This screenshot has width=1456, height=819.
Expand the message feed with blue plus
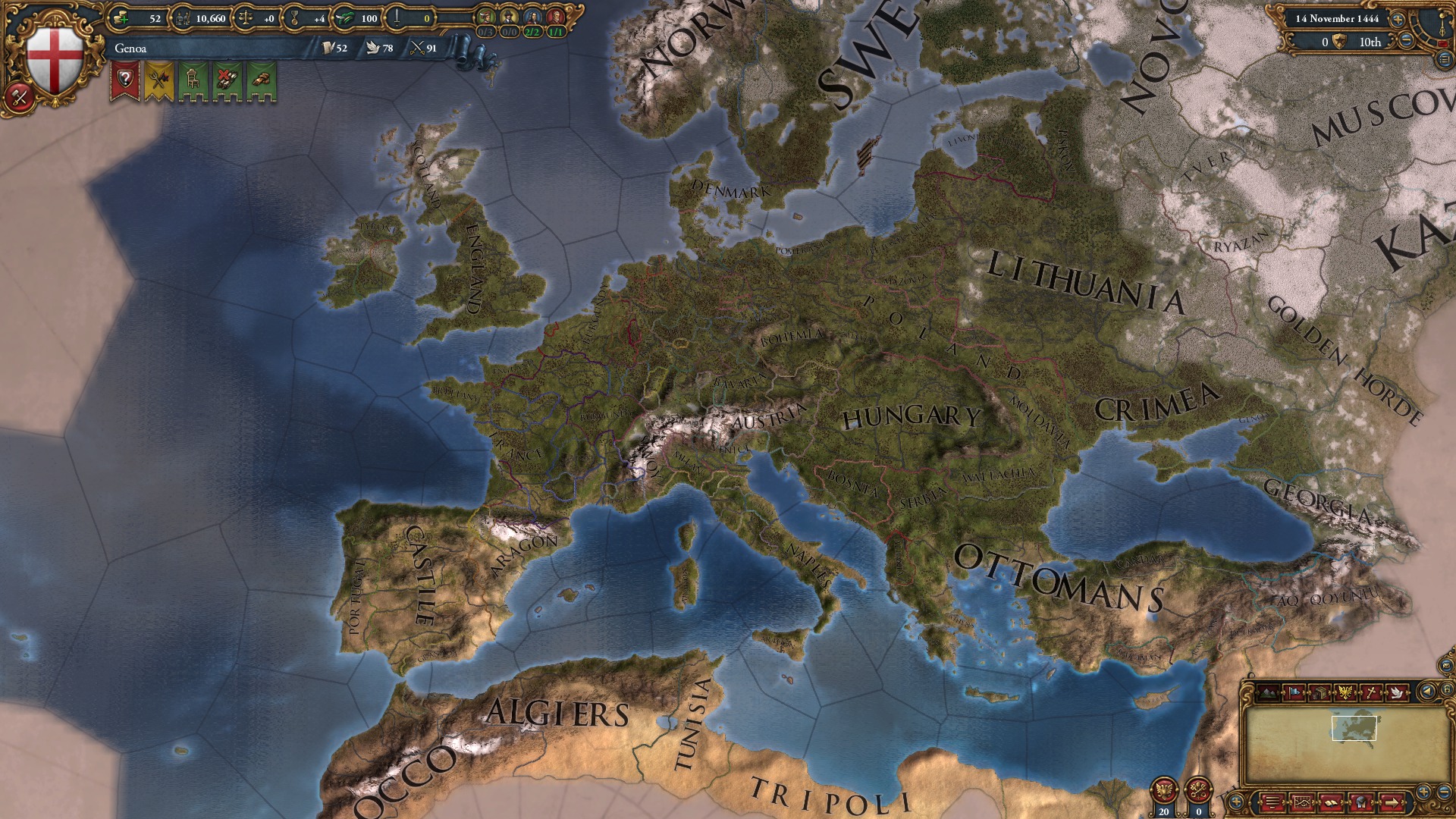tap(1236, 803)
